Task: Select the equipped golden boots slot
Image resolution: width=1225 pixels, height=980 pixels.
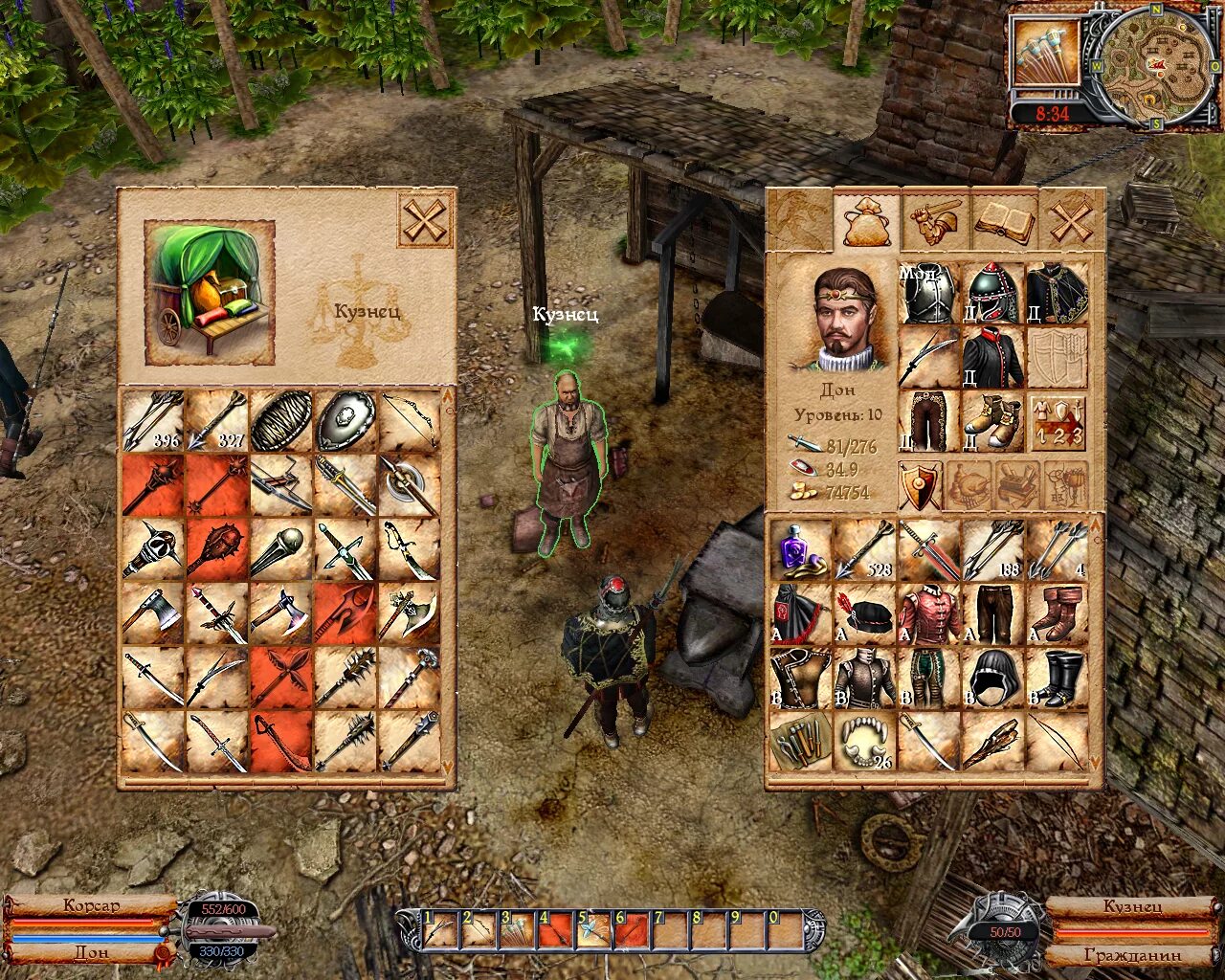Action: click(993, 422)
